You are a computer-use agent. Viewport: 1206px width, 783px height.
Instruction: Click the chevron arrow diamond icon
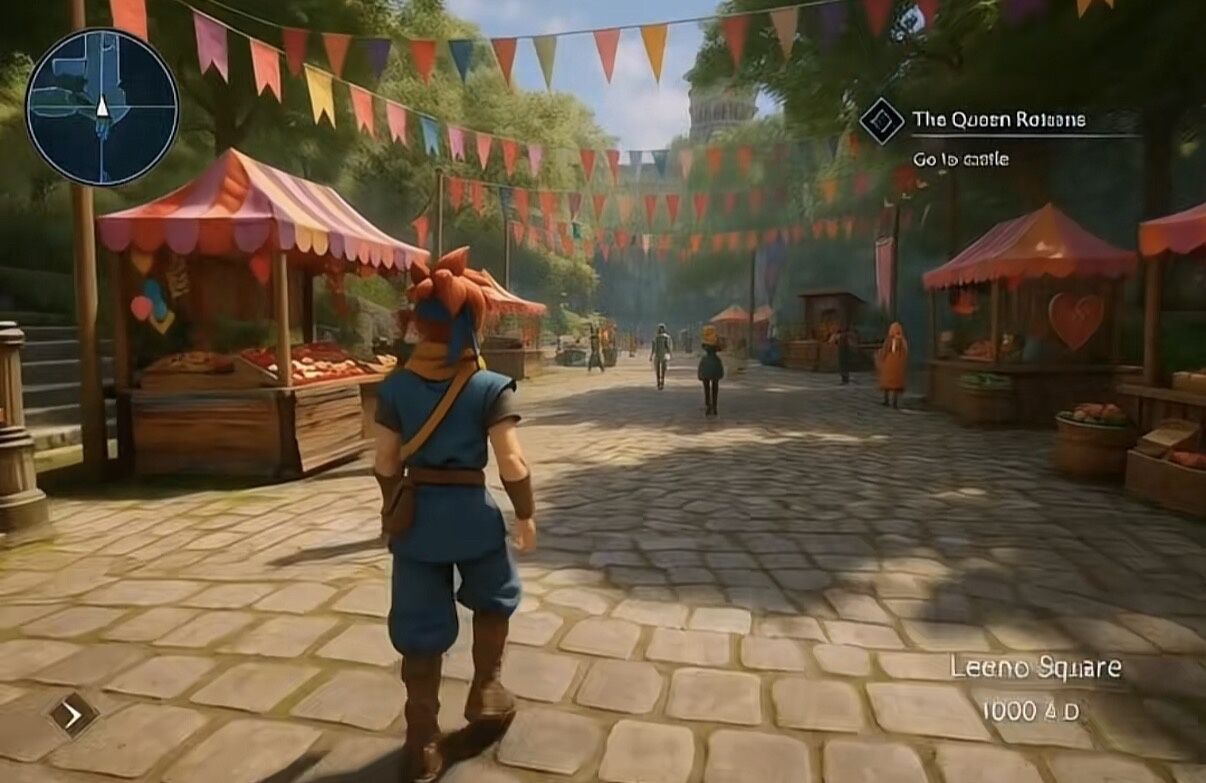[73, 714]
